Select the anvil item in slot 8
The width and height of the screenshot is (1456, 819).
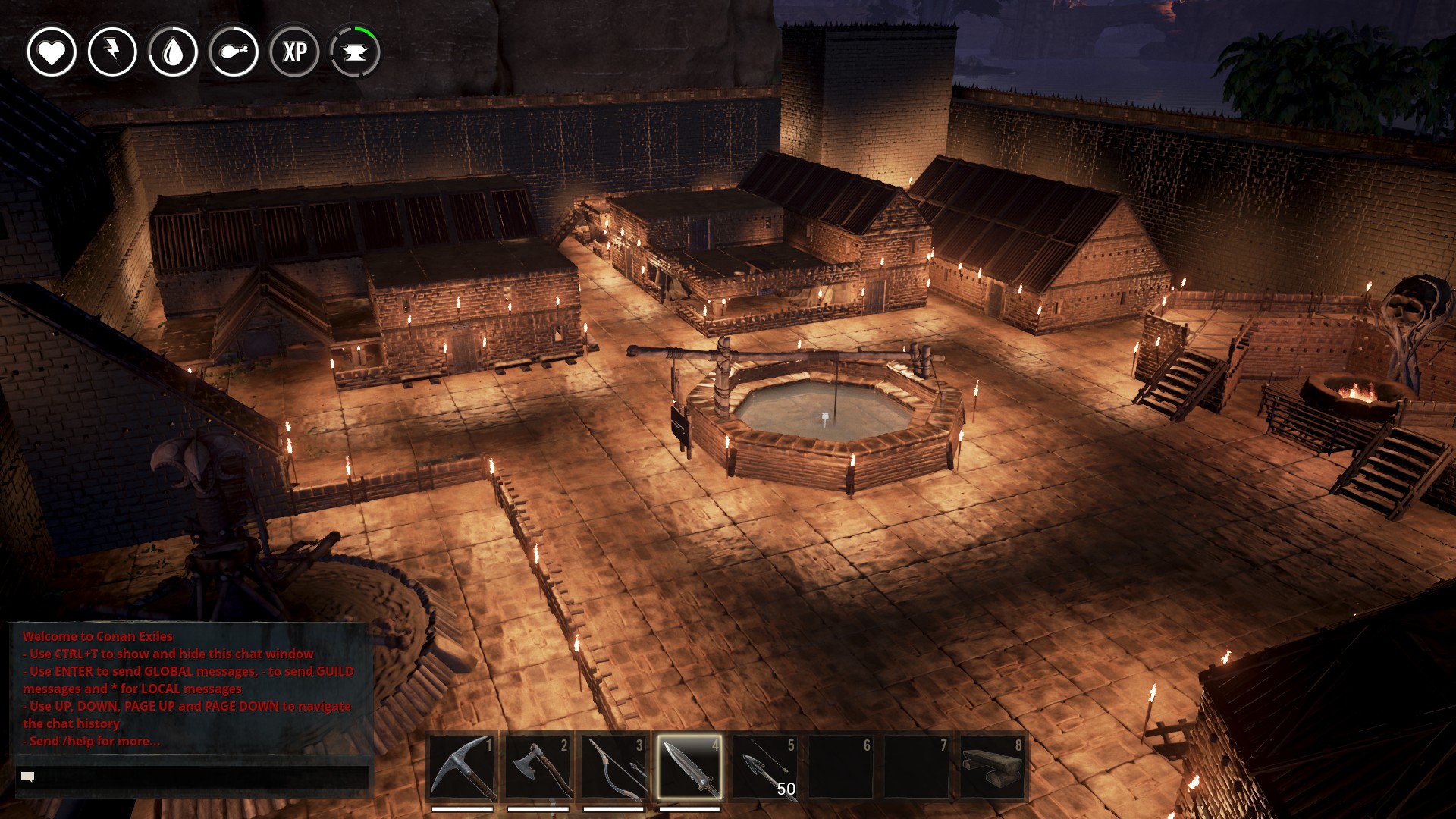(992, 767)
